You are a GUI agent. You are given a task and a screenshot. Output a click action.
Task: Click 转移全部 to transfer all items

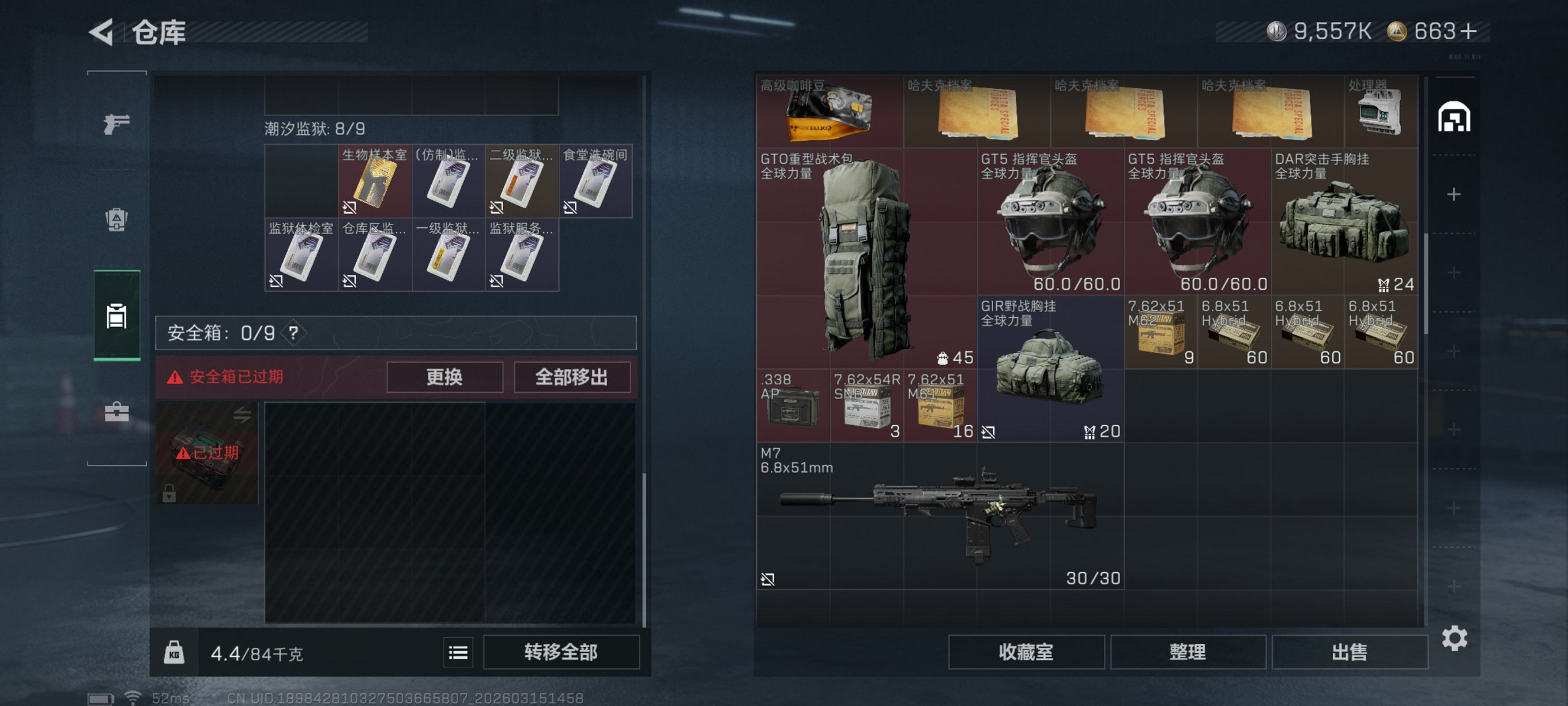tap(561, 652)
